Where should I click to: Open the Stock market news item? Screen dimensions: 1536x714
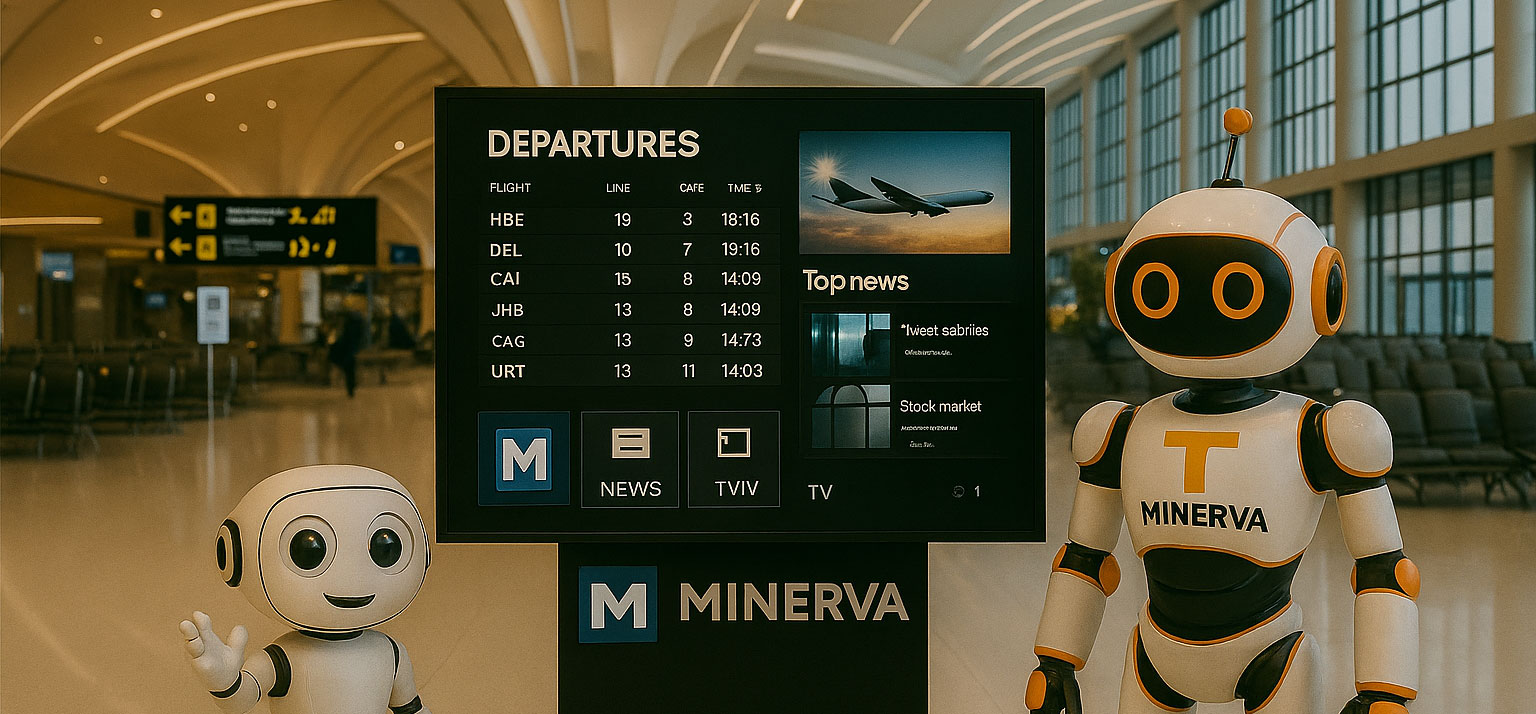coord(906,416)
